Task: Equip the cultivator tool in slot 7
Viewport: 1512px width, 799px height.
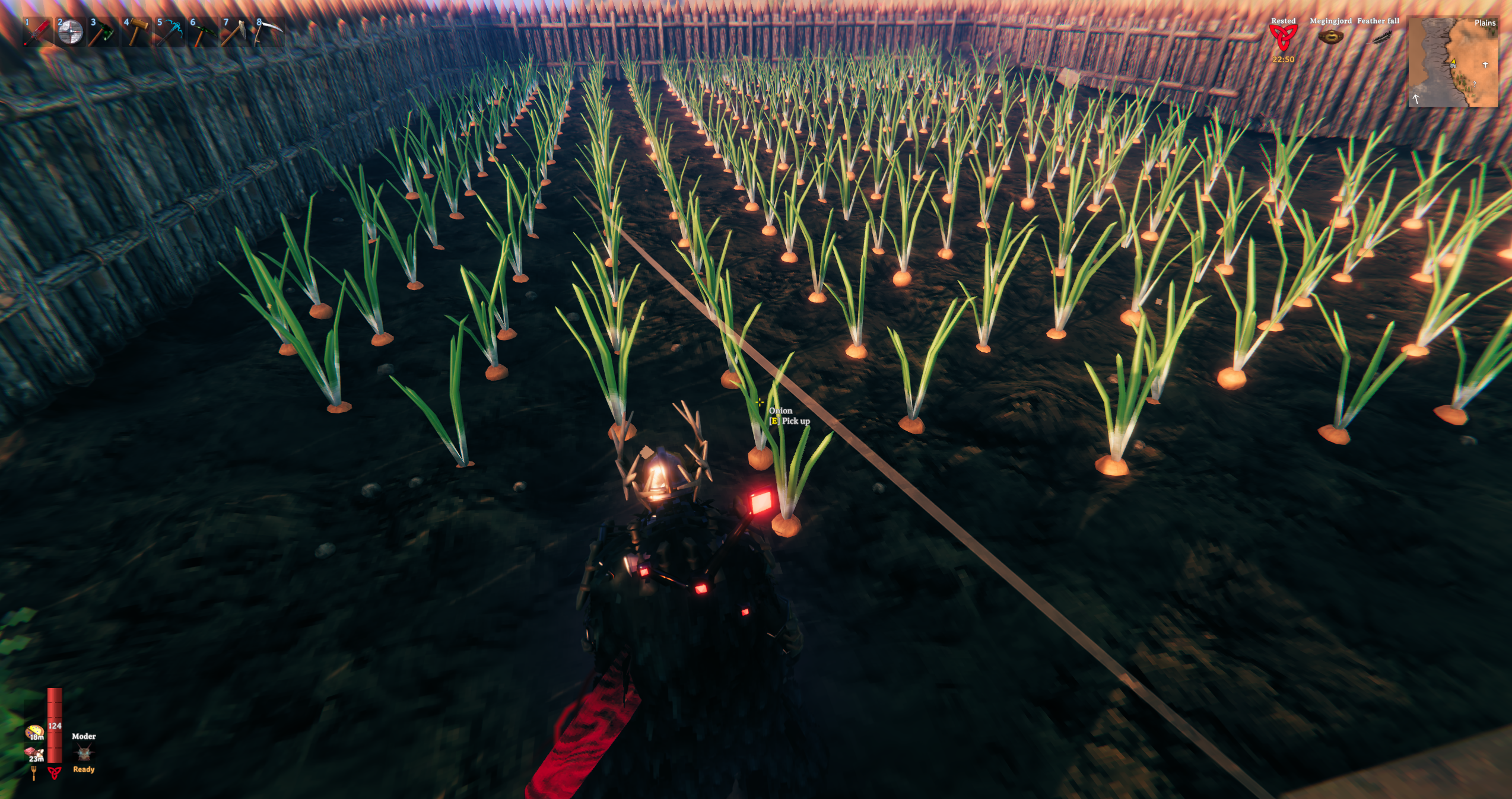Action: tap(236, 32)
